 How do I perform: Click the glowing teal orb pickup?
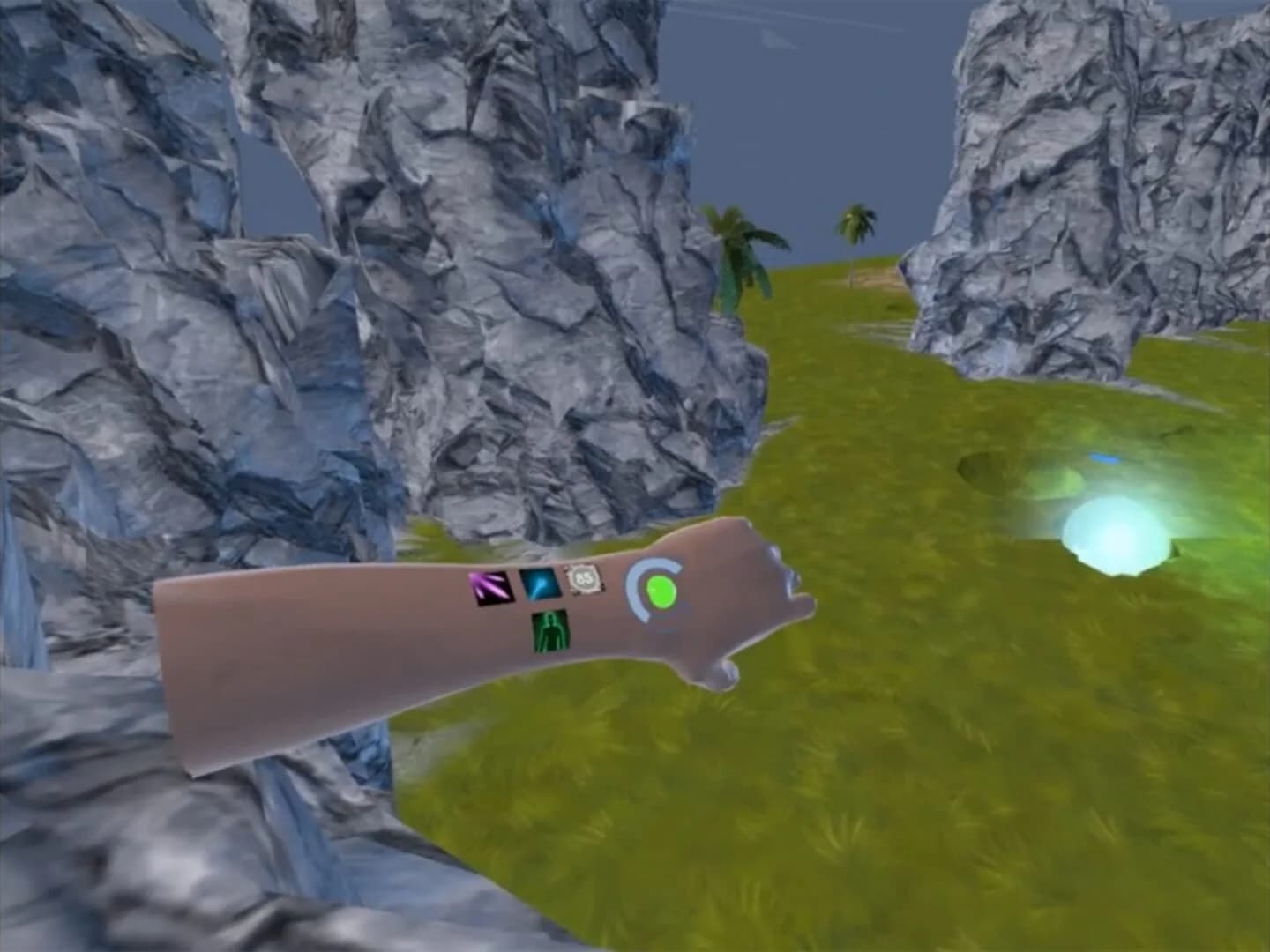pos(1116,533)
